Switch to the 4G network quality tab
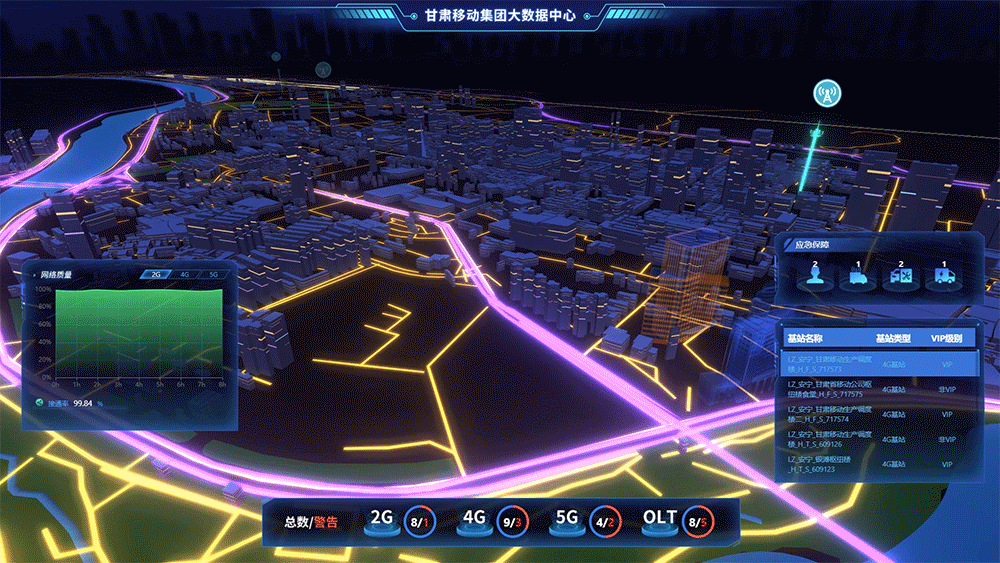1000x563 pixels. pos(185,274)
